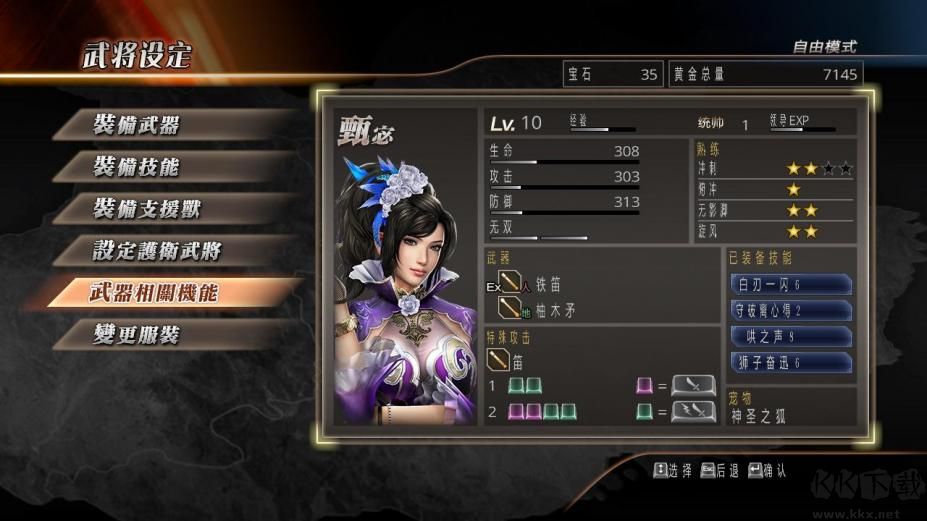
Task: Click the 白刃一闪 equipped skill
Action: (x=791, y=285)
